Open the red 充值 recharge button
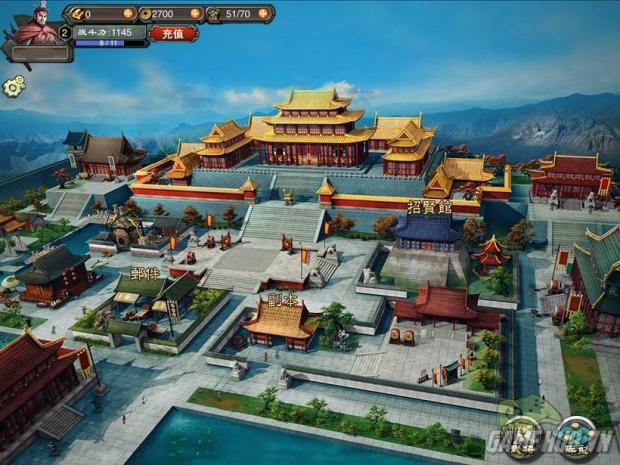The image size is (620, 465). tap(173, 33)
